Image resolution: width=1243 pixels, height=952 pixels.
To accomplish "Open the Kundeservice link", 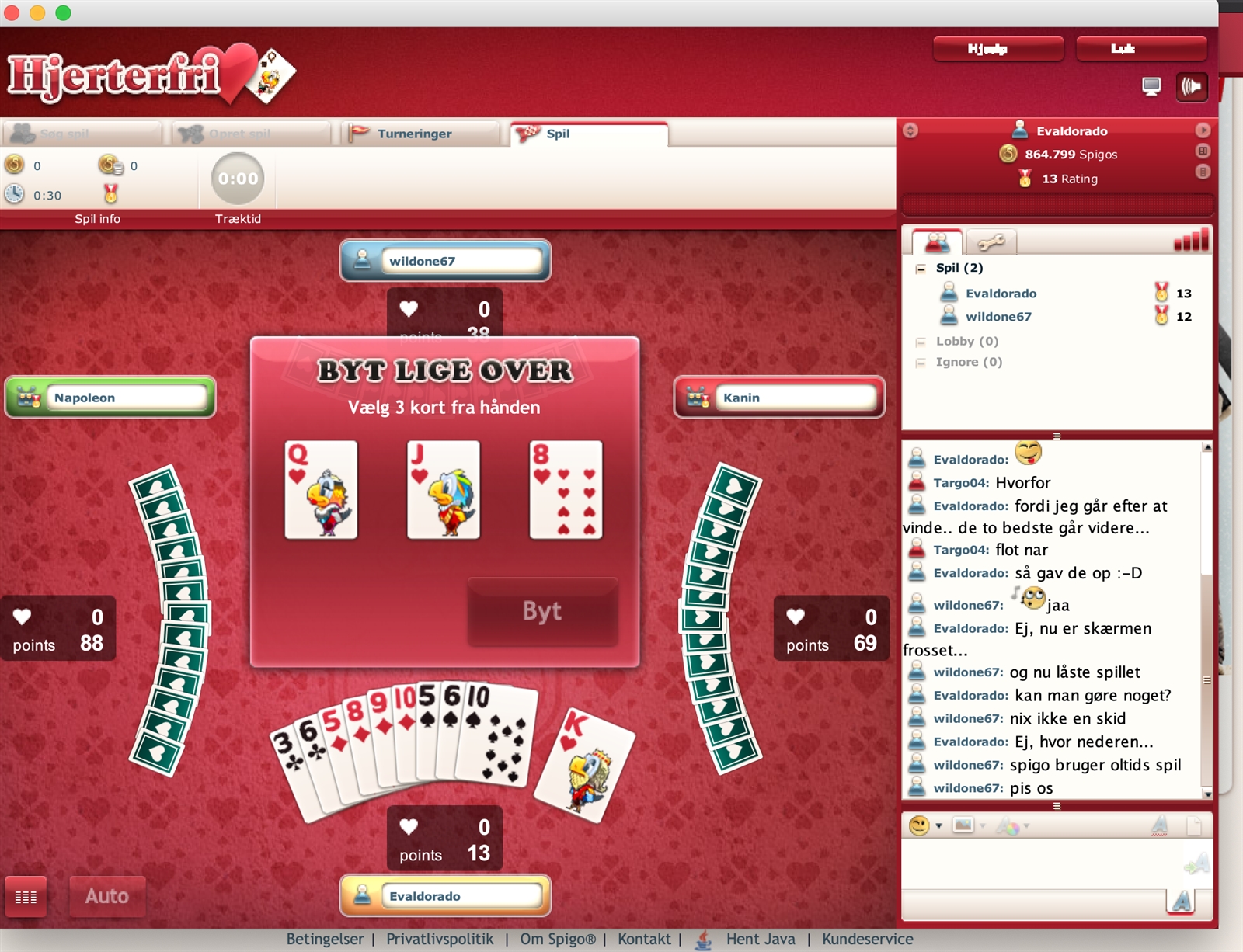I will (867, 939).
